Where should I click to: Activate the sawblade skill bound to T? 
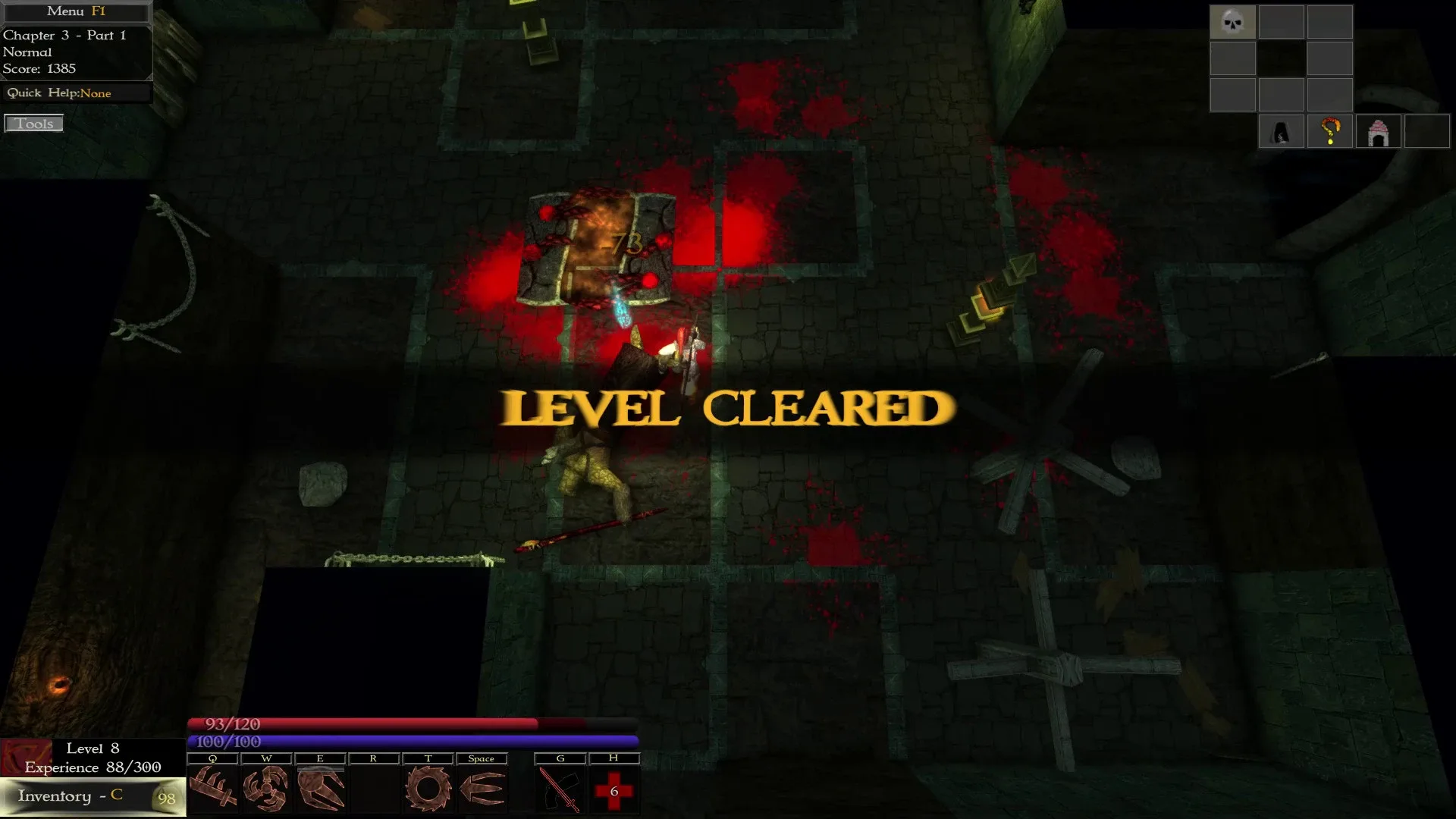pyautogui.click(x=428, y=789)
